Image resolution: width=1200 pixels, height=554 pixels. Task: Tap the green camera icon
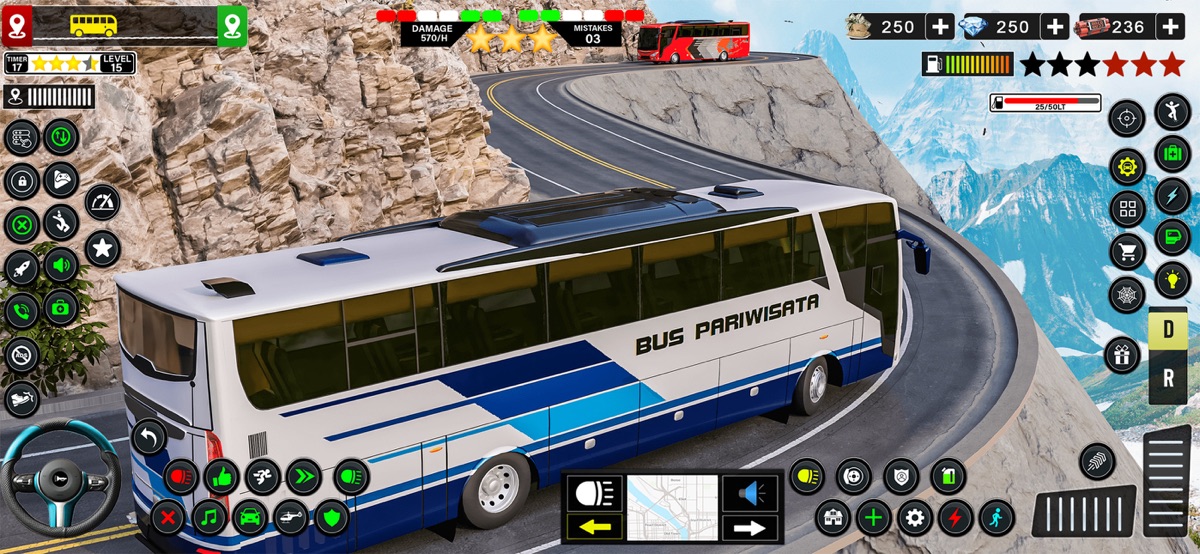tap(60, 308)
